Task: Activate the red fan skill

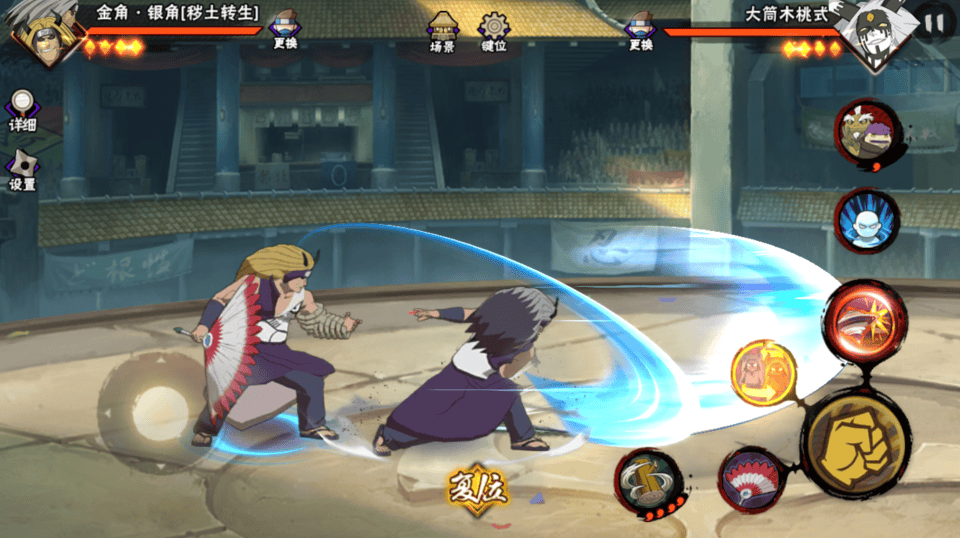Action: point(749,478)
